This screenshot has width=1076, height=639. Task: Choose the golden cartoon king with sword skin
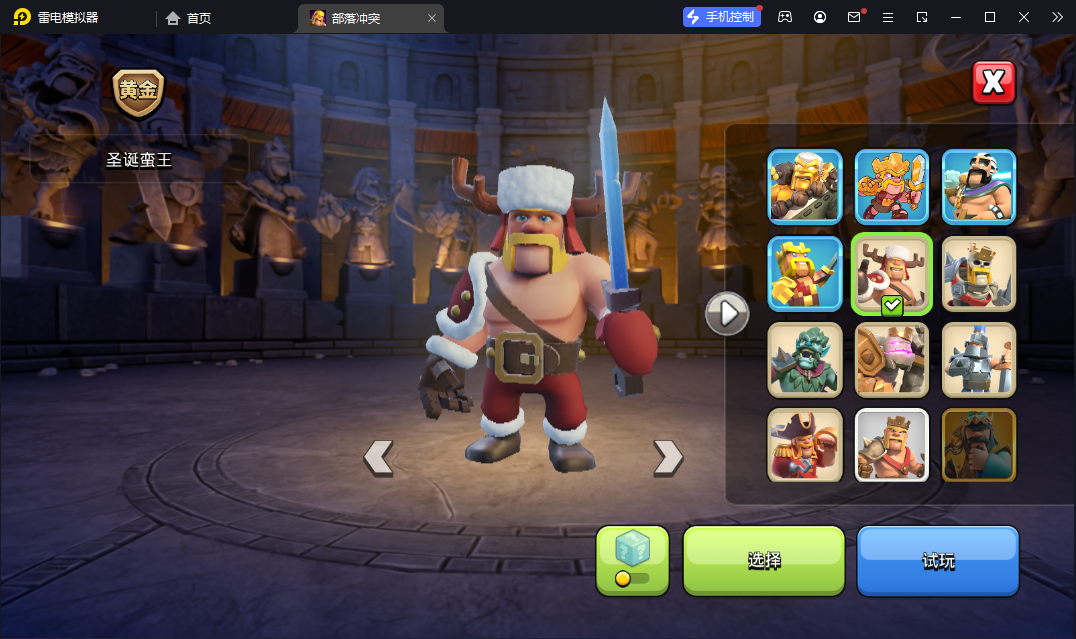(x=892, y=187)
